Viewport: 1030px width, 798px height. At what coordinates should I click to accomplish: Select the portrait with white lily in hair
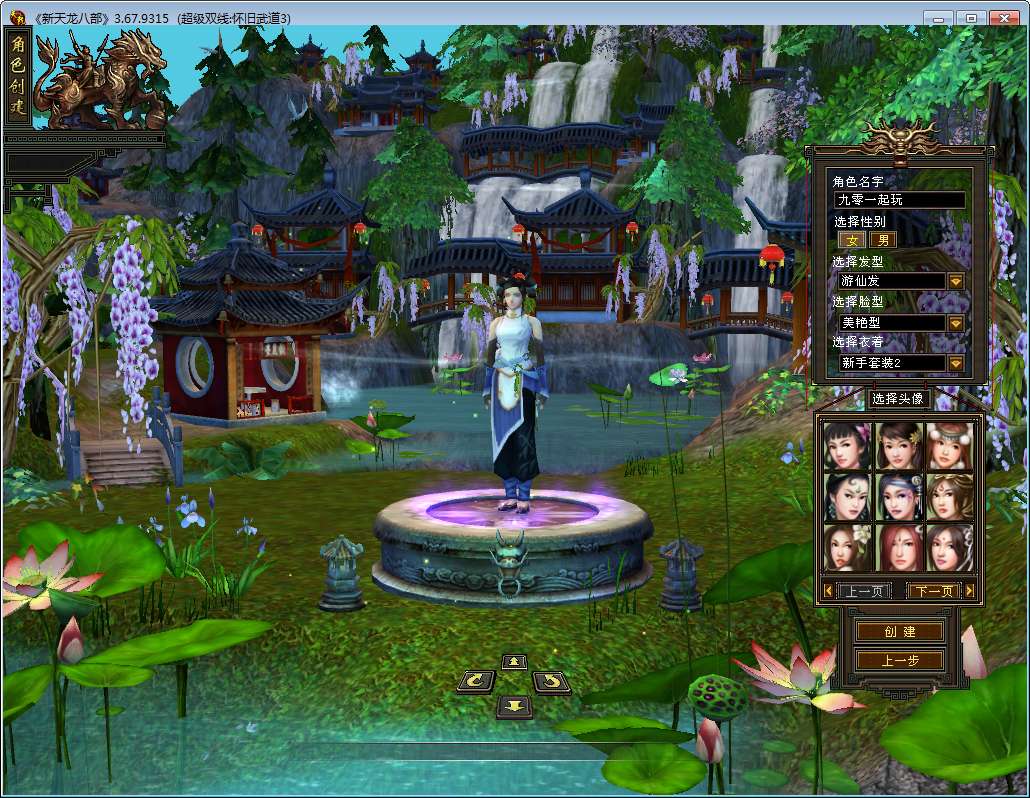[x=848, y=547]
